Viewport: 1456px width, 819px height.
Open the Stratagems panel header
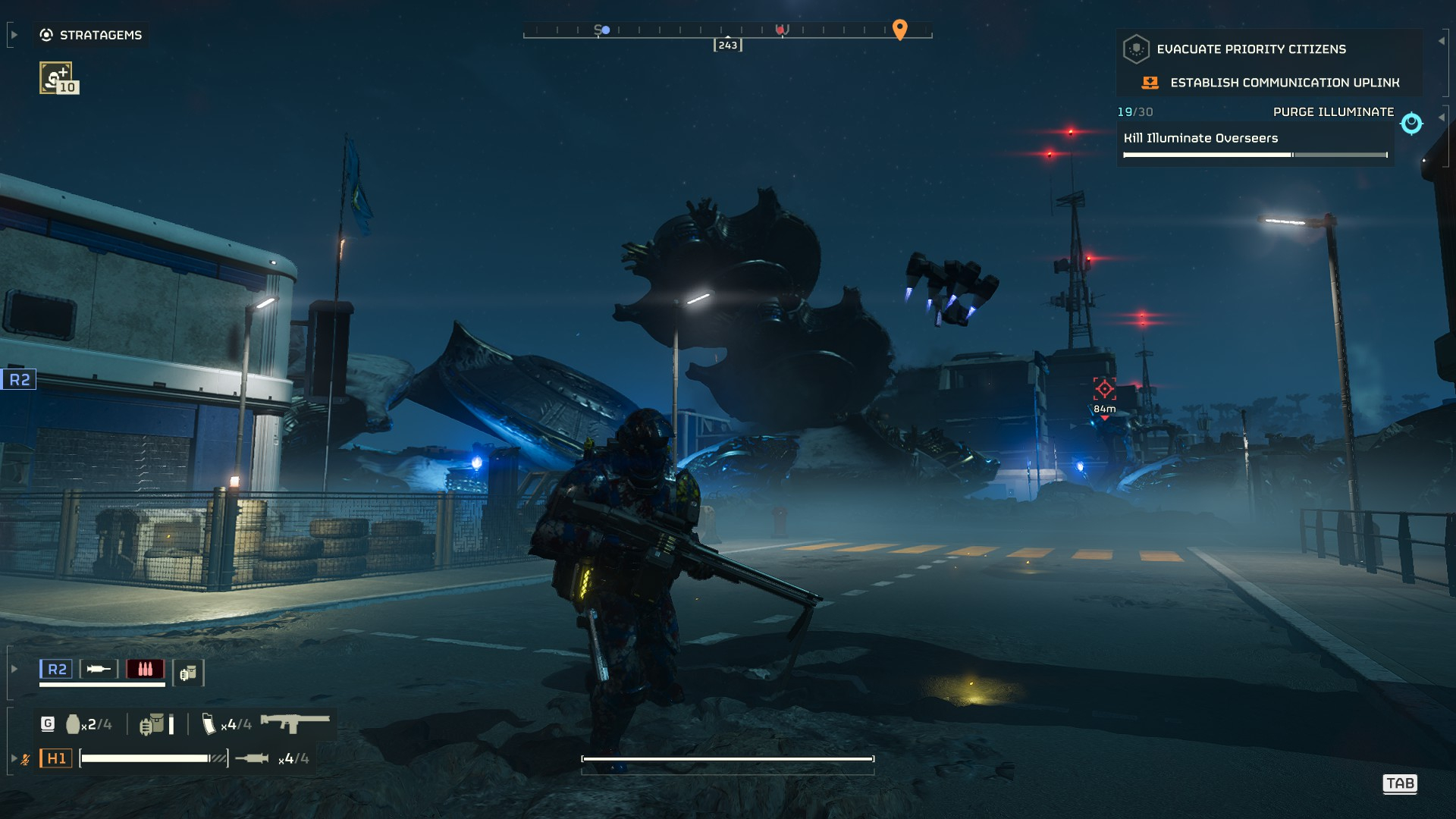(91, 35)
